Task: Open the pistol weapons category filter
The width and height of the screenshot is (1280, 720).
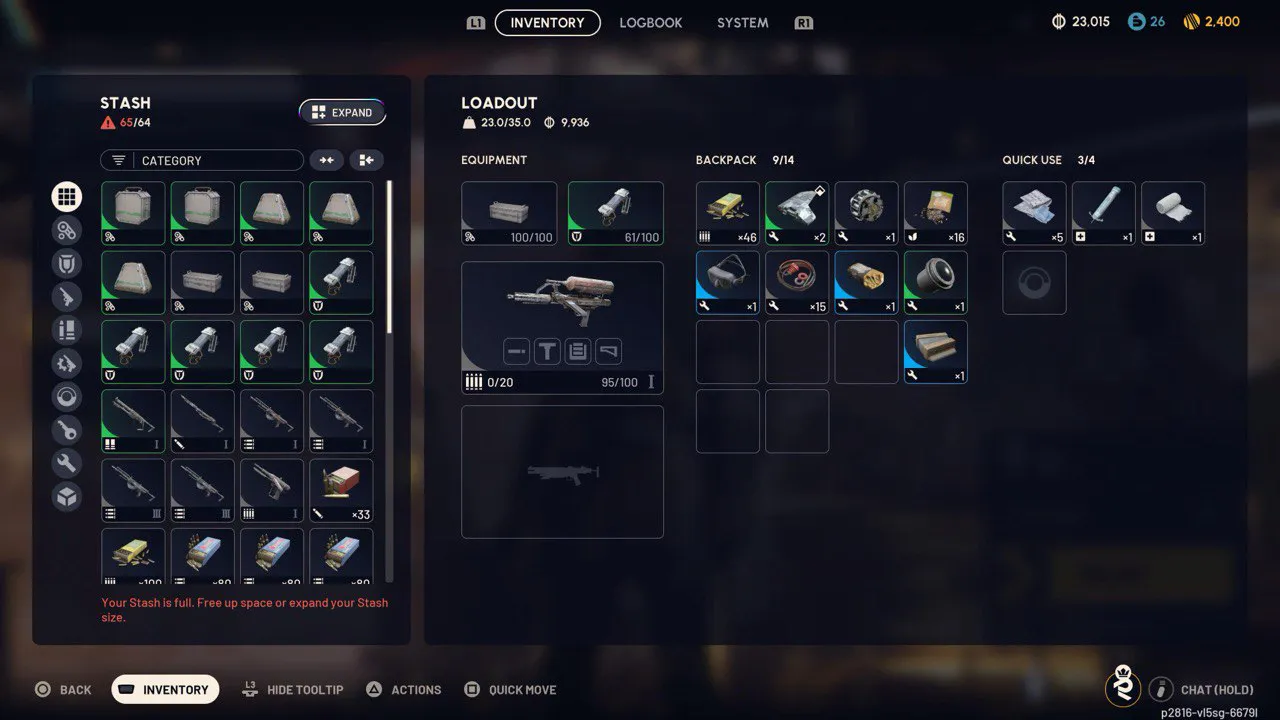Action: click(x=66, y=296)
